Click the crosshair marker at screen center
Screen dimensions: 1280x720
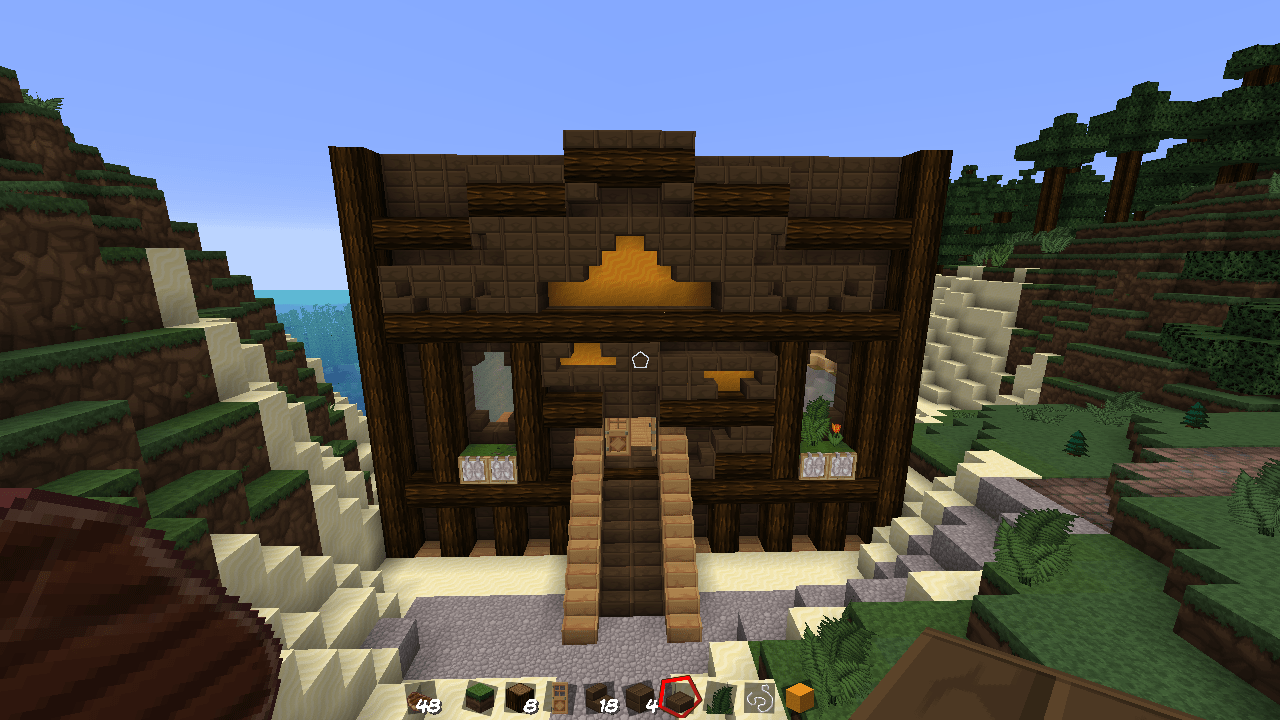640,360
